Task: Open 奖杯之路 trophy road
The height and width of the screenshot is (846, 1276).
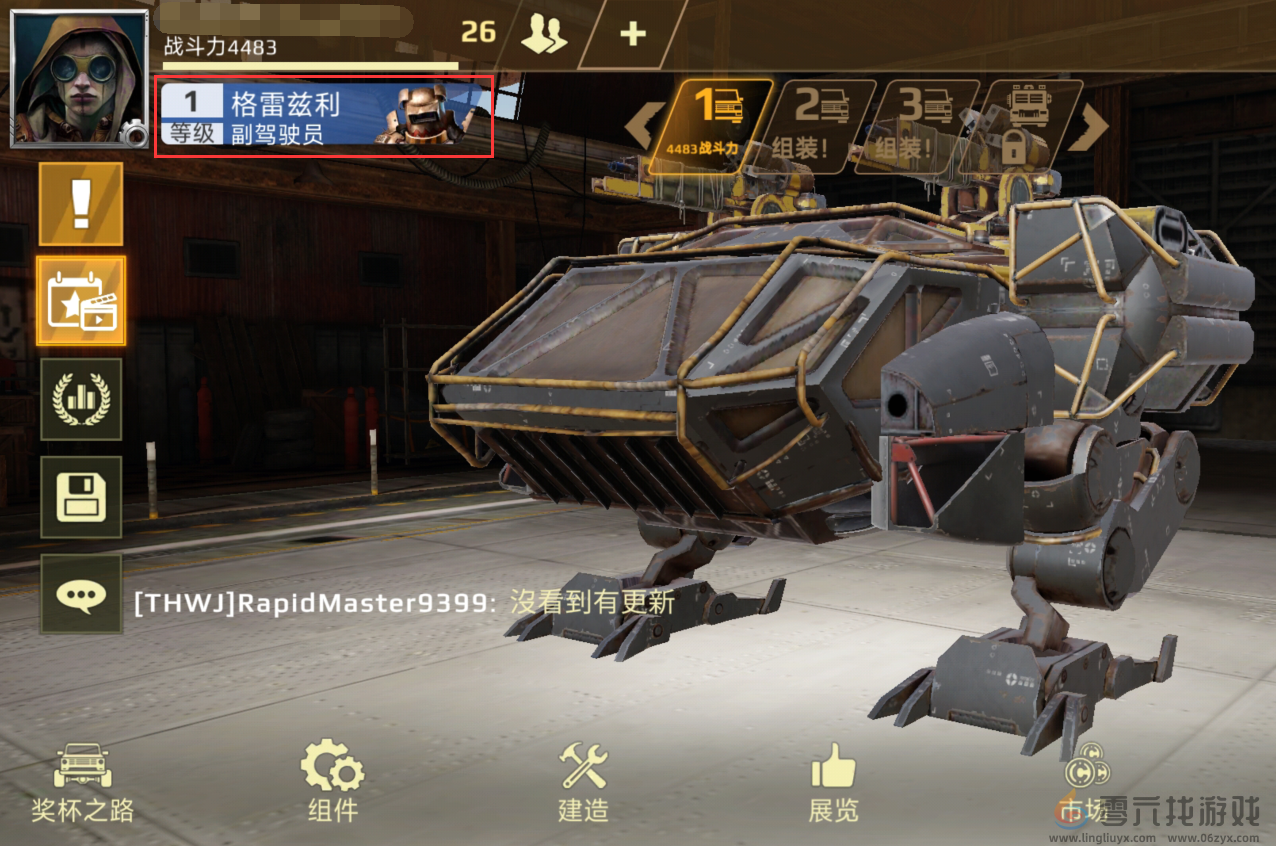Action: [82, 783]
